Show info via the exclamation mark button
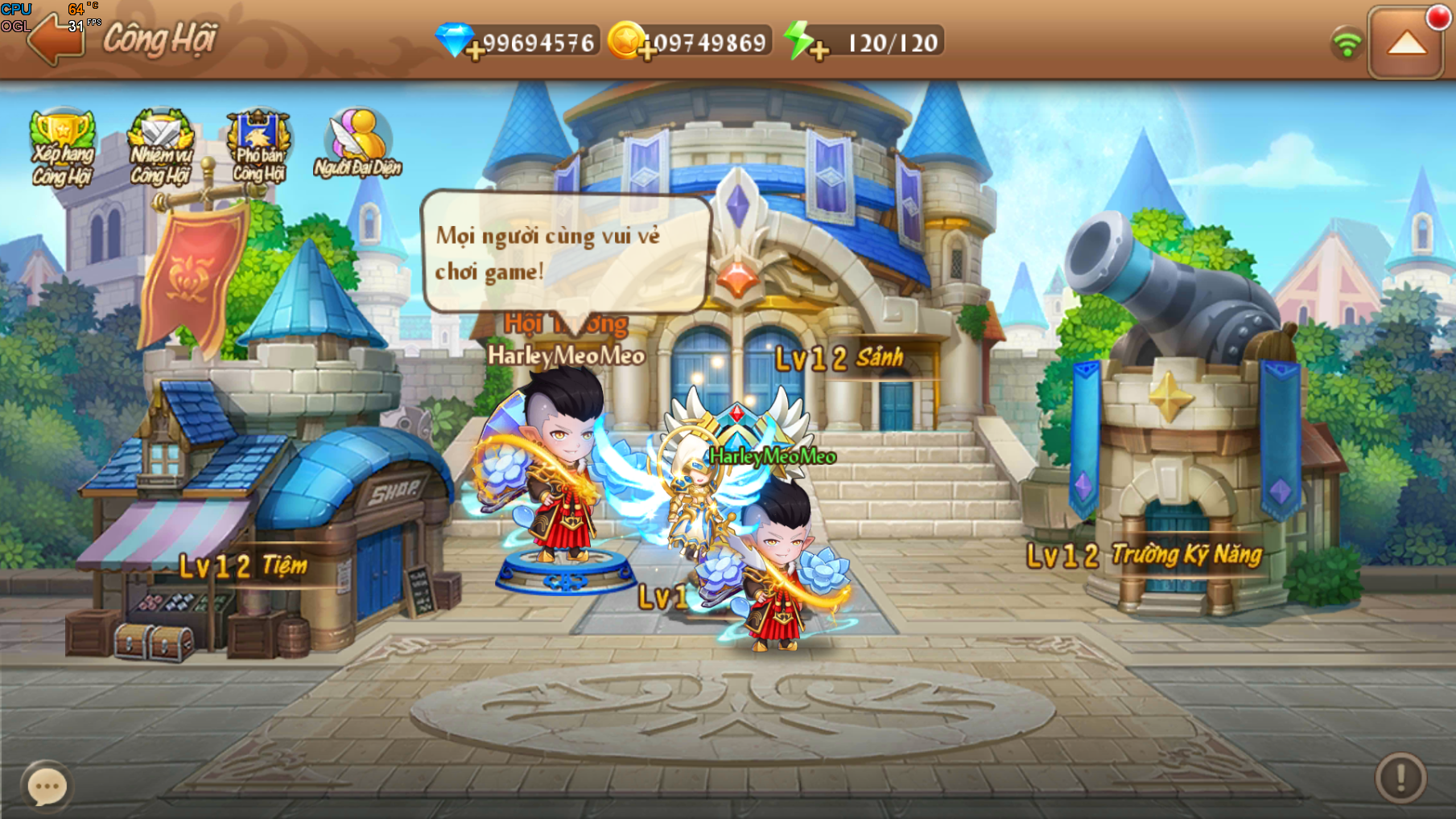Image resolution: width=1456 pixels, height=819 pixels. click(x=1400, y=777)
